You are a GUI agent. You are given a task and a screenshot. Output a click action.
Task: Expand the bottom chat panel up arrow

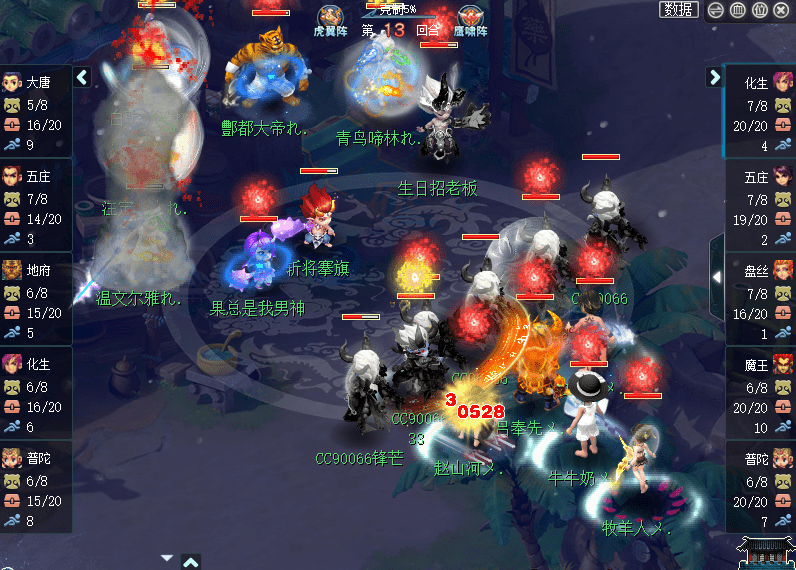pos(191,562)
